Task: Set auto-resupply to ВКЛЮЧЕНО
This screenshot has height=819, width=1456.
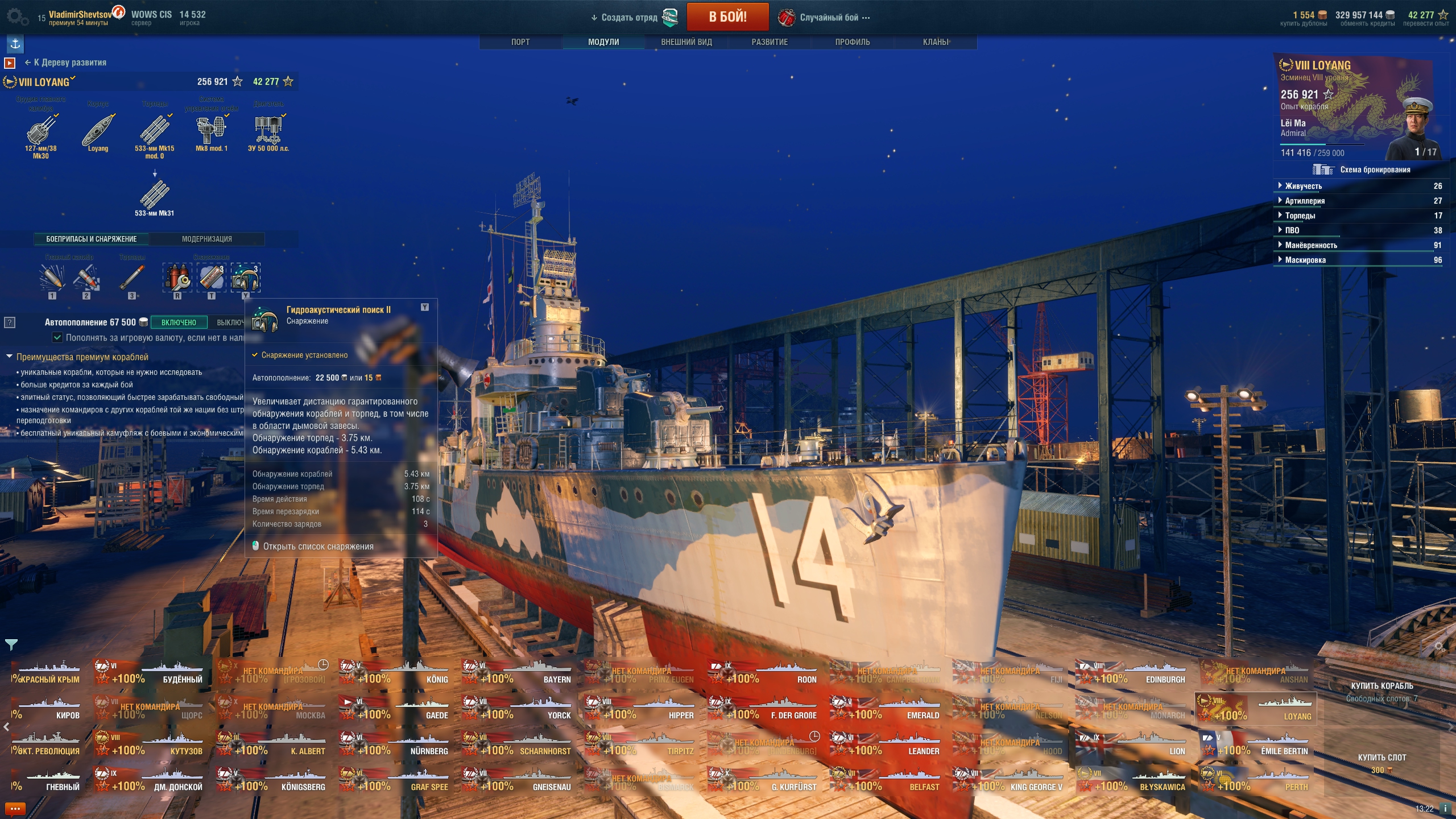Action: tap(179, 322)
